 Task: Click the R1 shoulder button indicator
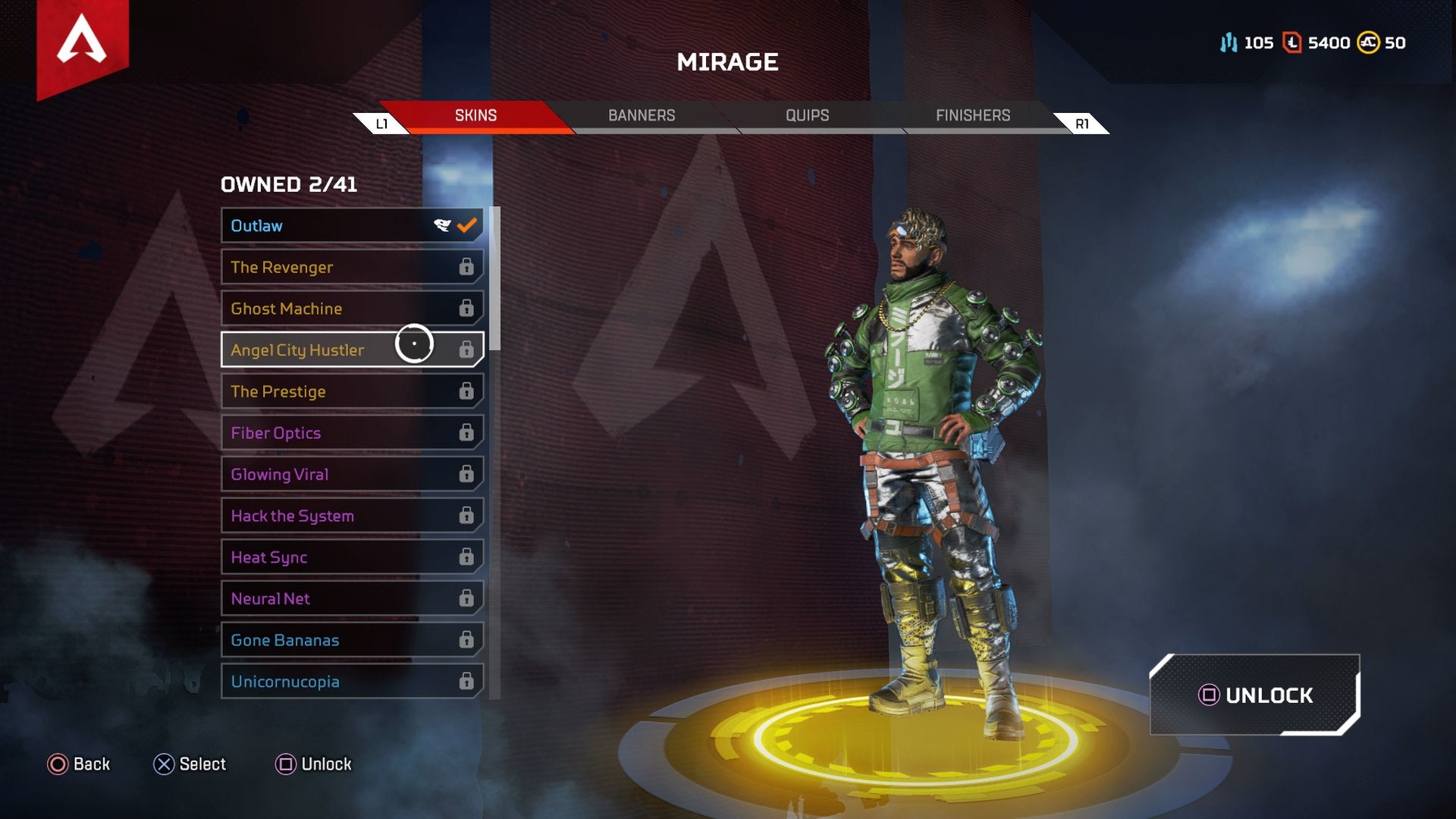(1081, 121)
